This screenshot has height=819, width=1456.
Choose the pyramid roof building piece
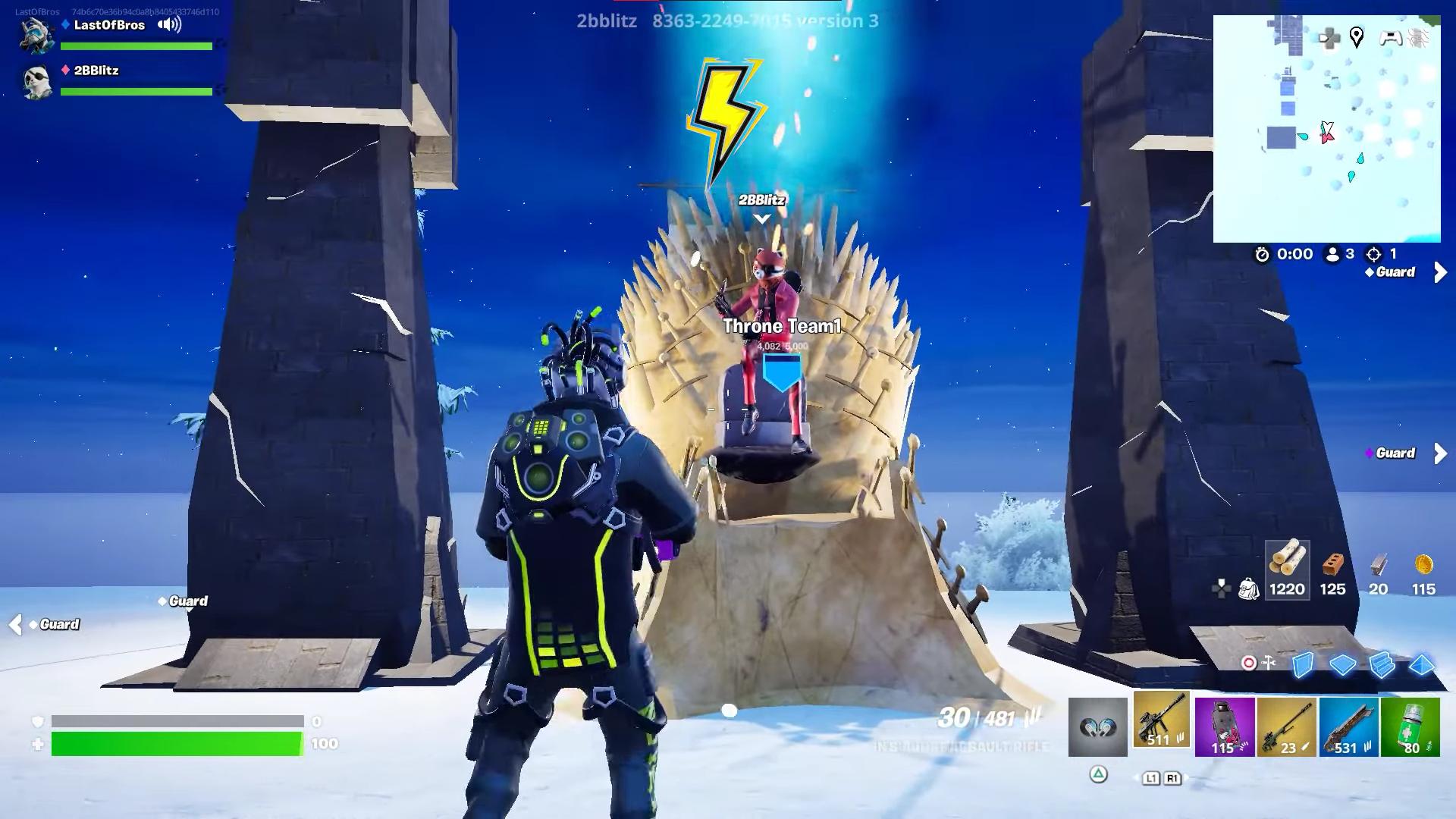click(x=1421, y=664)
